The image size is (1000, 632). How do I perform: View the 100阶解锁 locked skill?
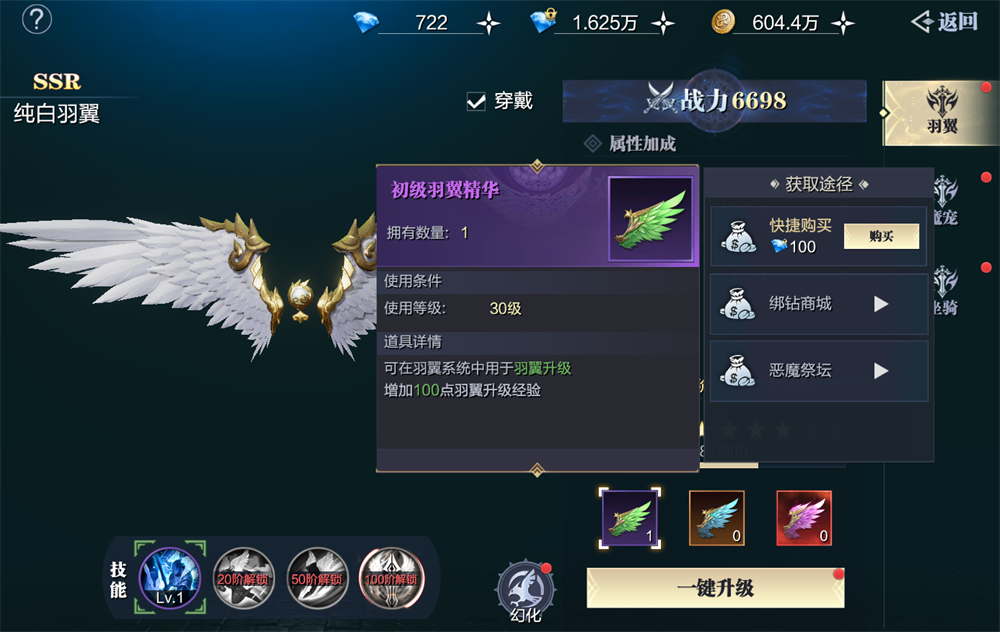pos(391,578)
